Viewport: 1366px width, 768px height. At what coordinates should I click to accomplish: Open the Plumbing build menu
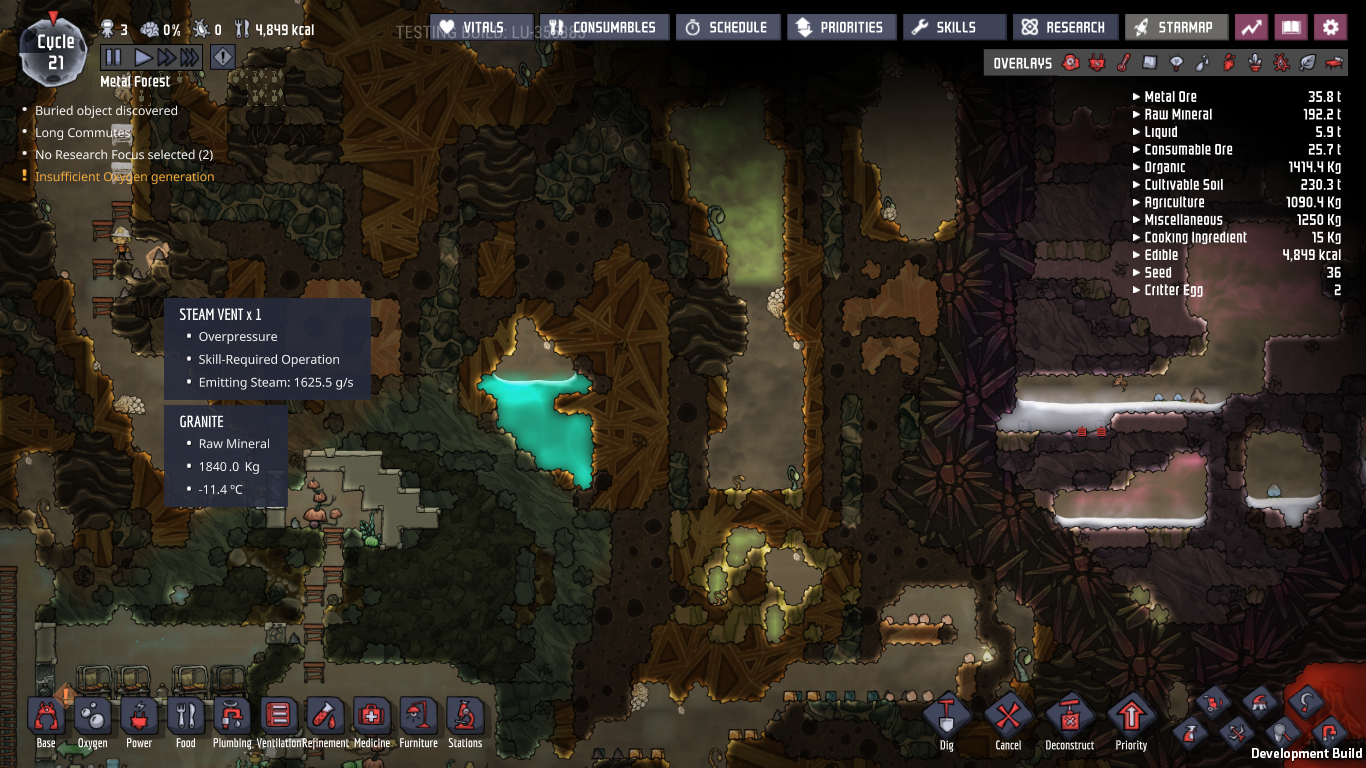pos(232,716)
